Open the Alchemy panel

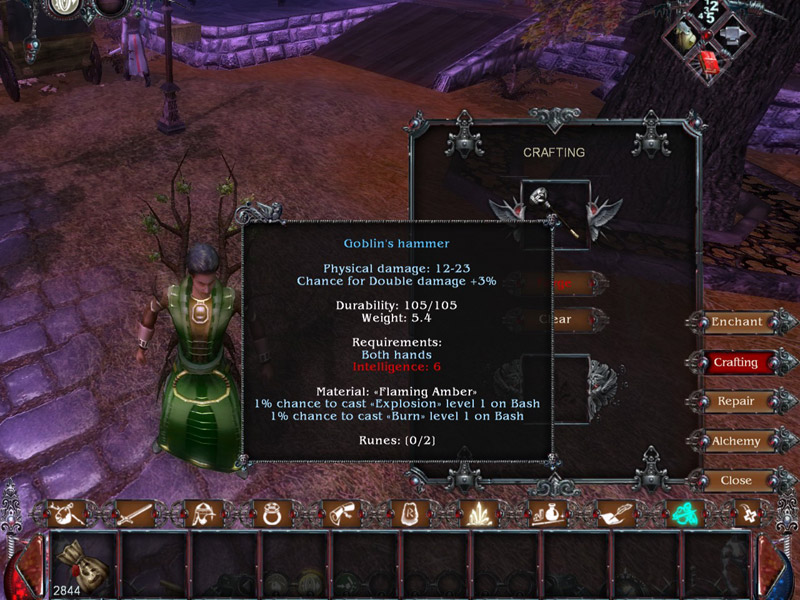point(736,441)
